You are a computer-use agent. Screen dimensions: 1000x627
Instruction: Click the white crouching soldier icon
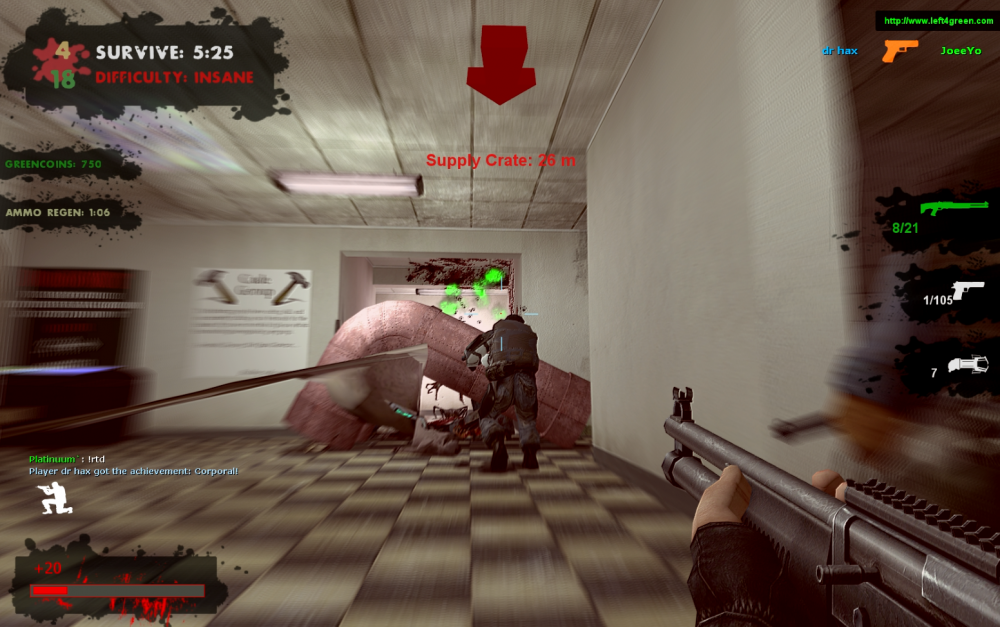pos(53,498)
